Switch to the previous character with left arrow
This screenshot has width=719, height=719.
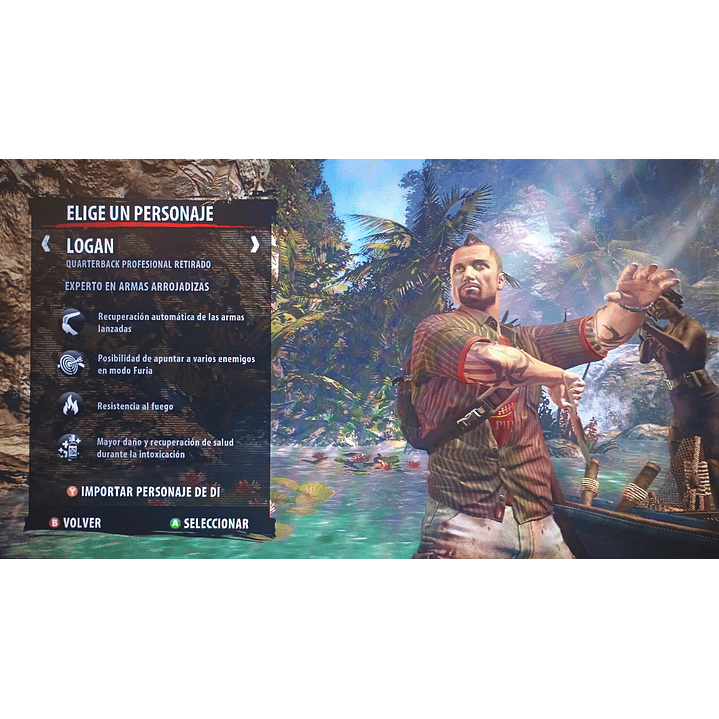(45, 244)
